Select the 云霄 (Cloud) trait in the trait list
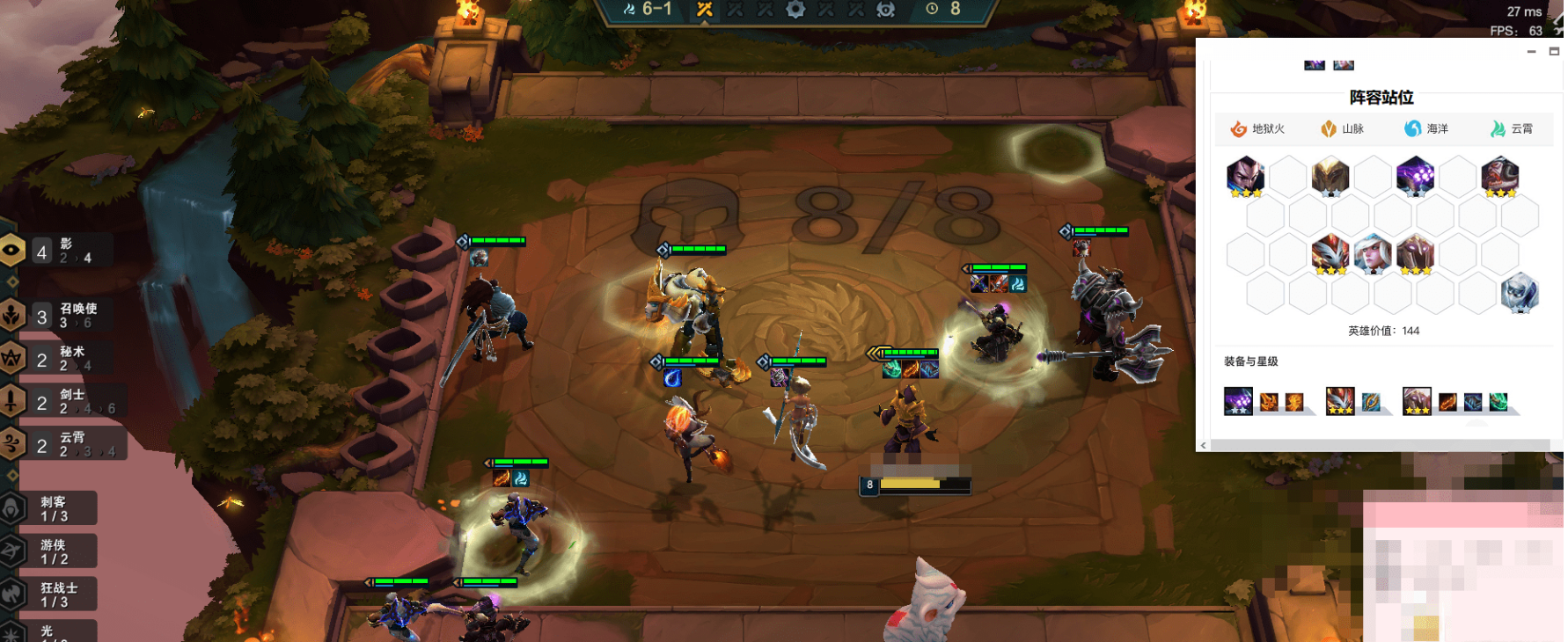This screenshot has width=1568, height=642. point(63,444)
